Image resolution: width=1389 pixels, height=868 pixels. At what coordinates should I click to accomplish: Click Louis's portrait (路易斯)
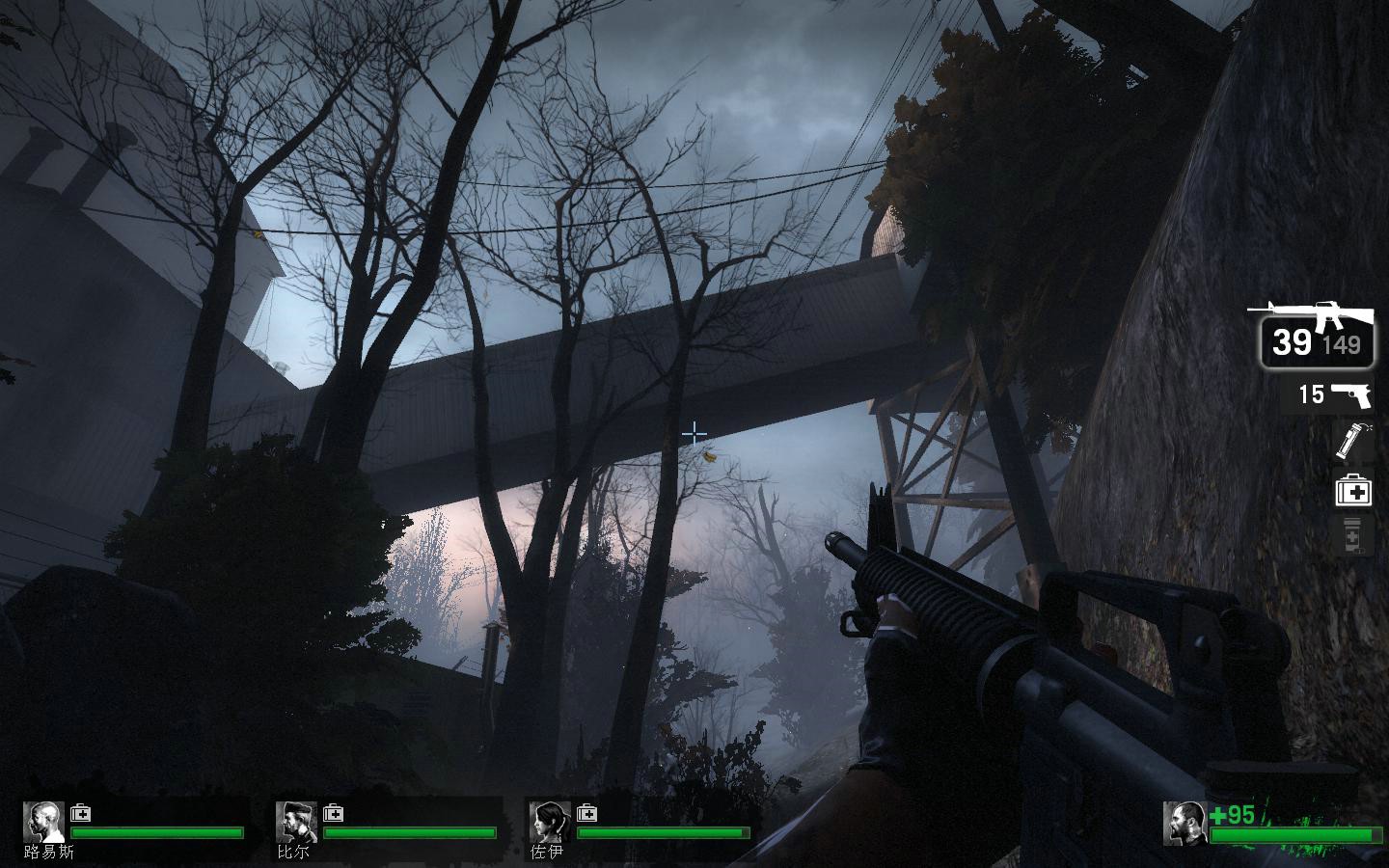click(x=43, y=822)
